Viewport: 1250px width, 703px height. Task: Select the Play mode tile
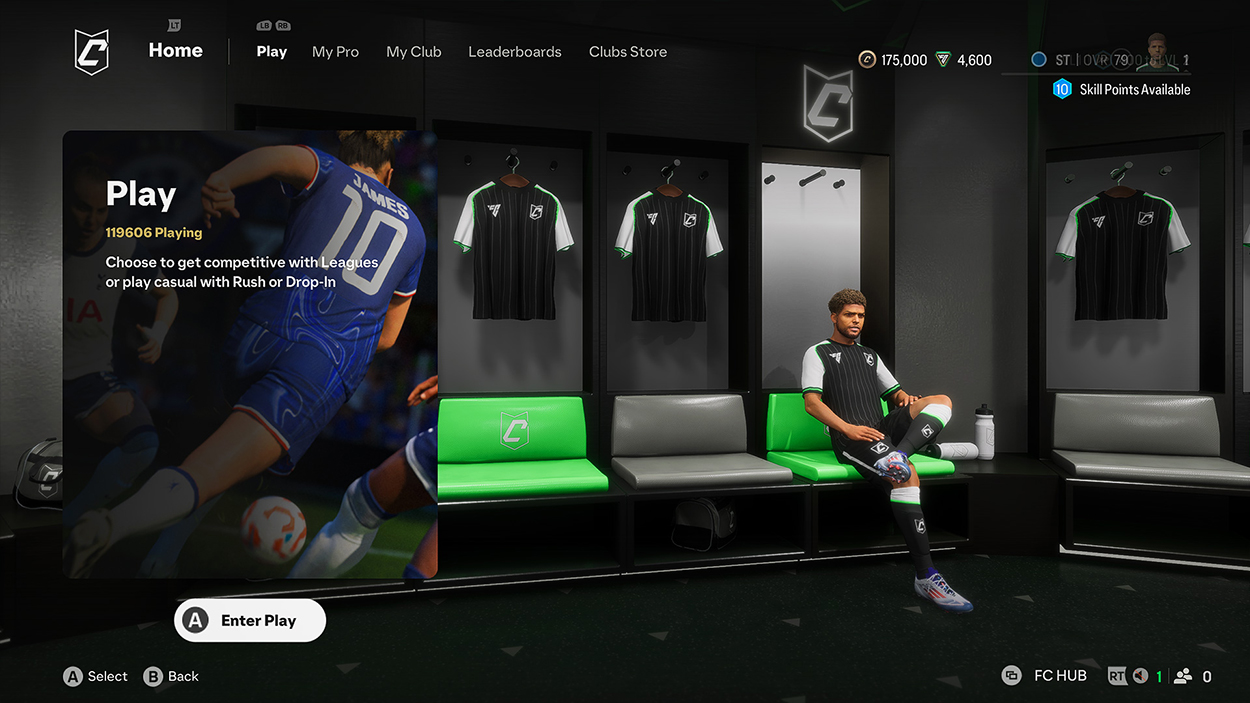[x=250, y=354]
